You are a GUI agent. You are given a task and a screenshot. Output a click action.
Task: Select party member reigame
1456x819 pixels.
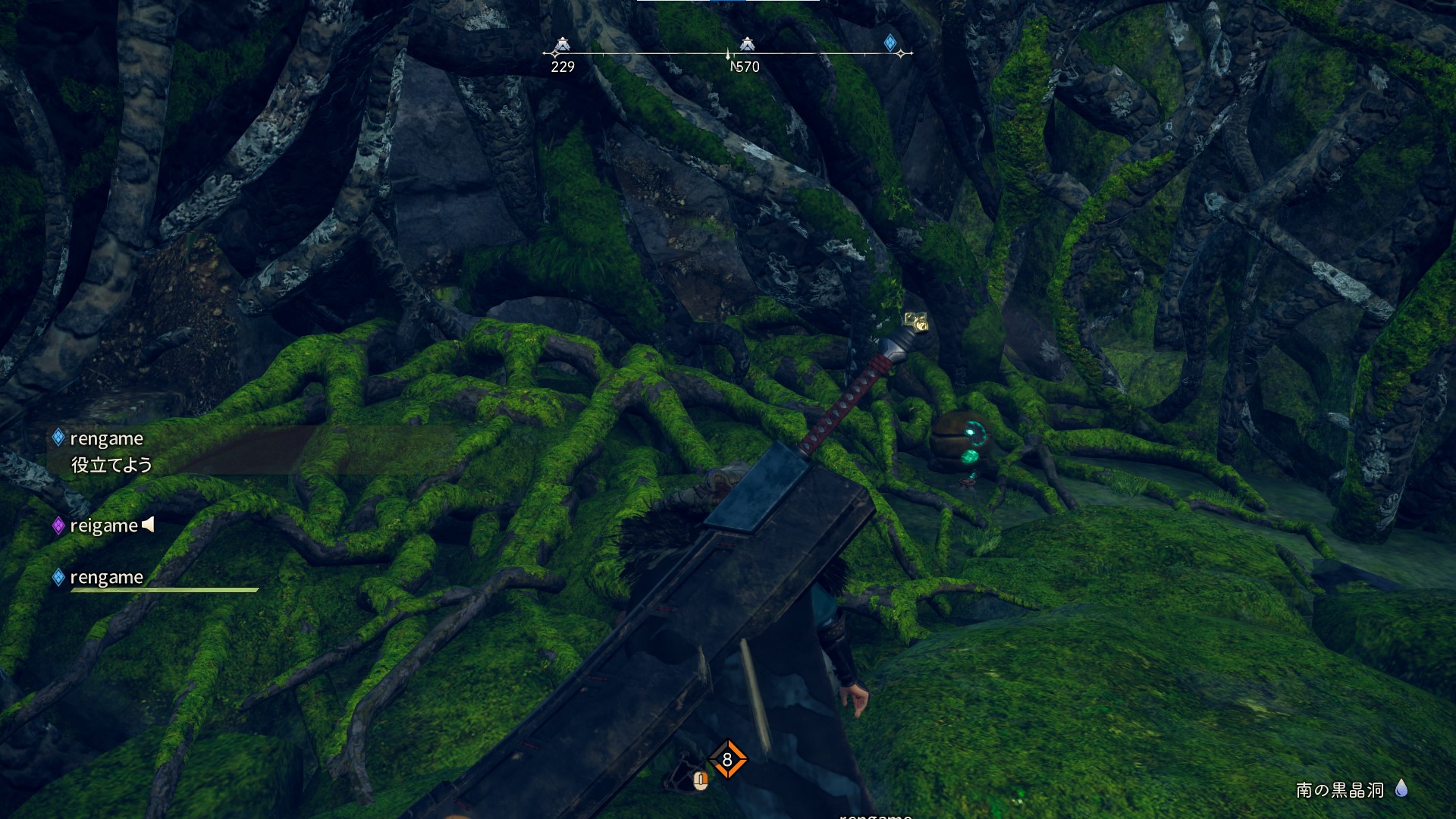tap(104, 526)
